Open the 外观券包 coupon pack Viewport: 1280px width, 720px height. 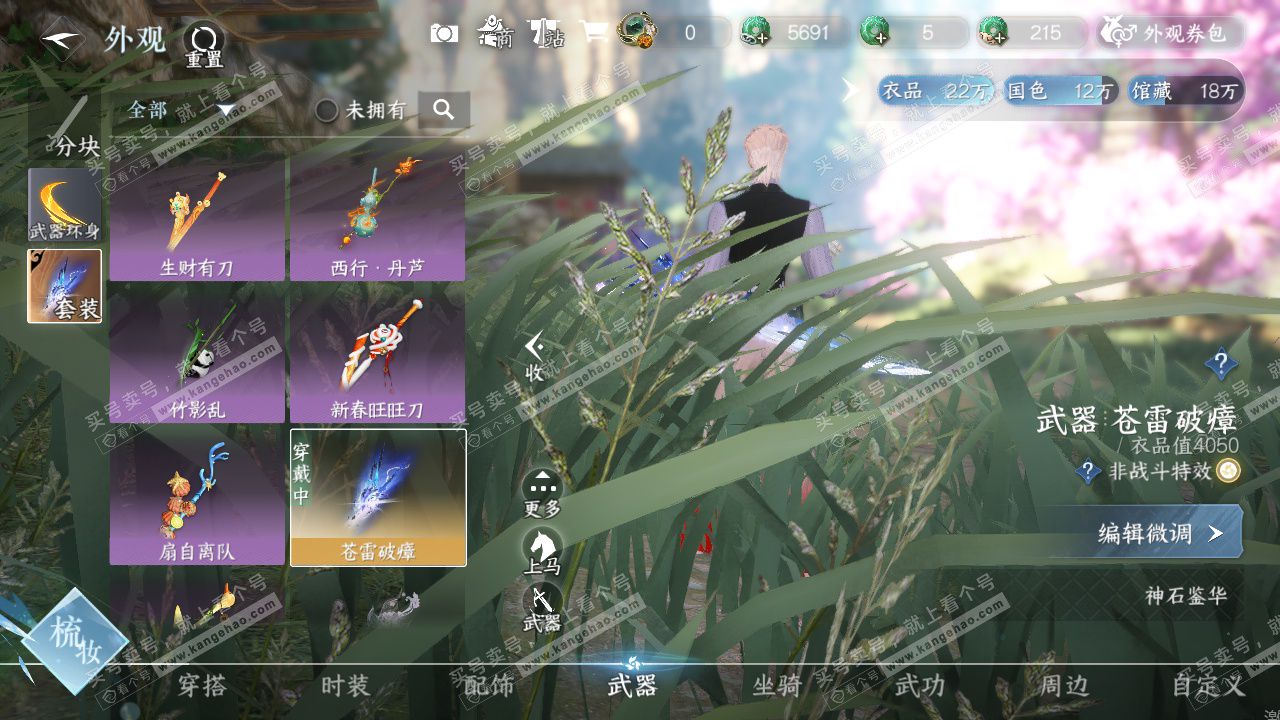click(x=1171, y=33)
